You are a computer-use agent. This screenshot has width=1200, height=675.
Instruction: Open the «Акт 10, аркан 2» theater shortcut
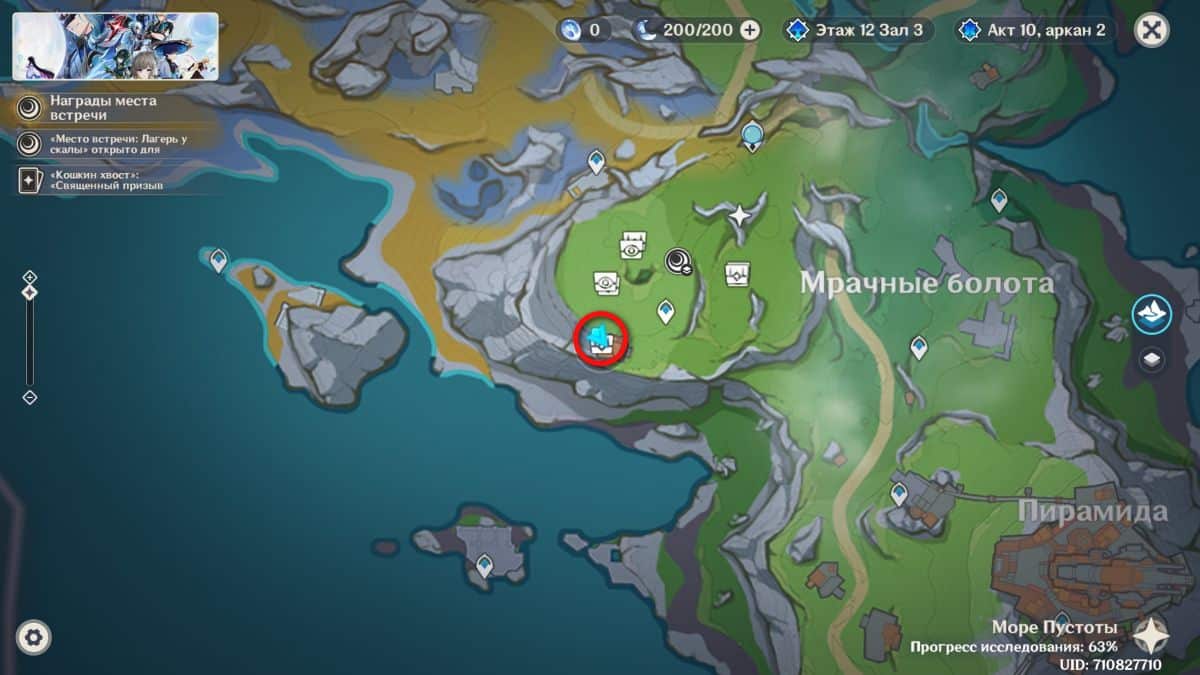1035,30
